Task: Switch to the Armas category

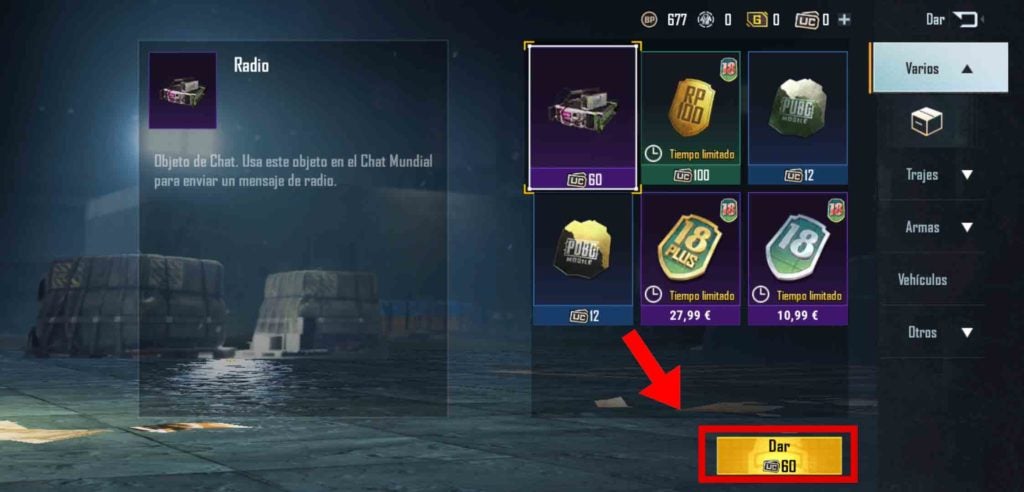Action: [x=938, y=227]
